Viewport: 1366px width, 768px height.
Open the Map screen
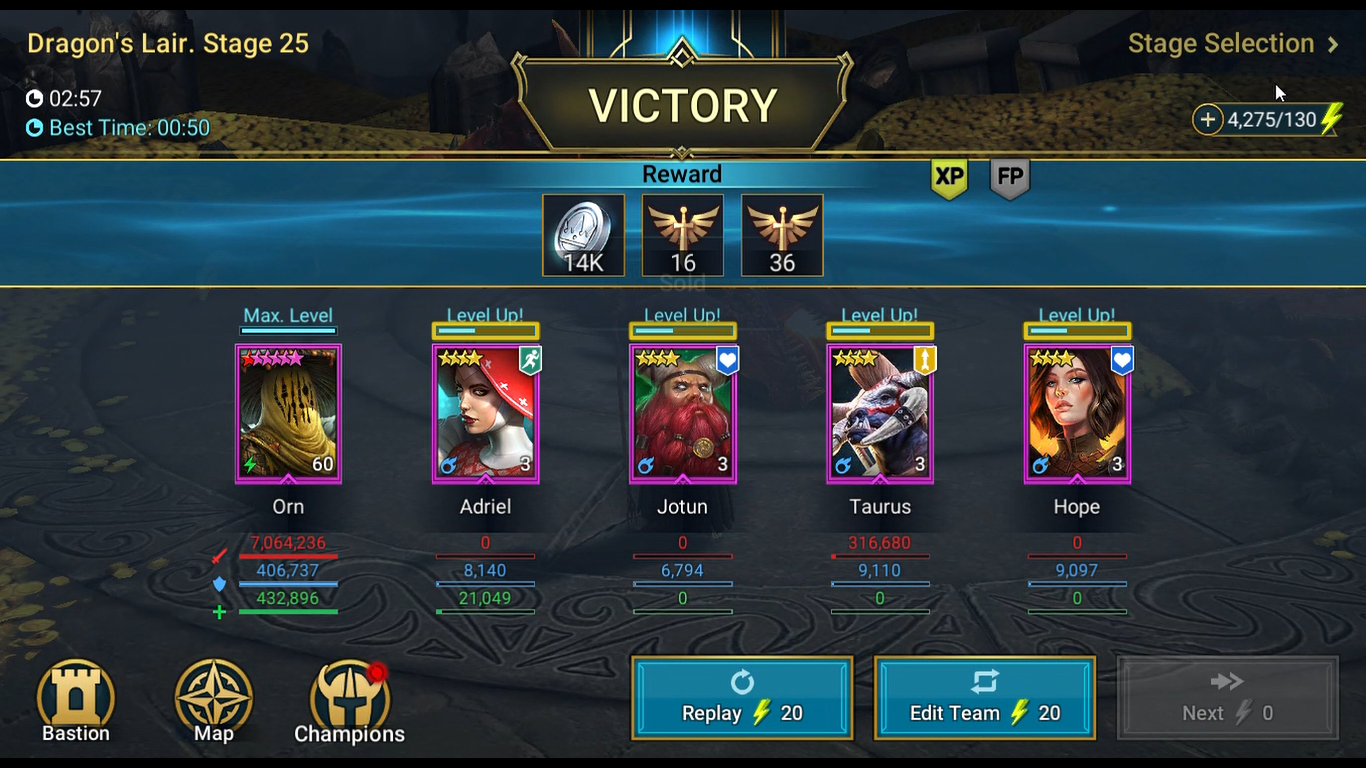pos(212,700)
